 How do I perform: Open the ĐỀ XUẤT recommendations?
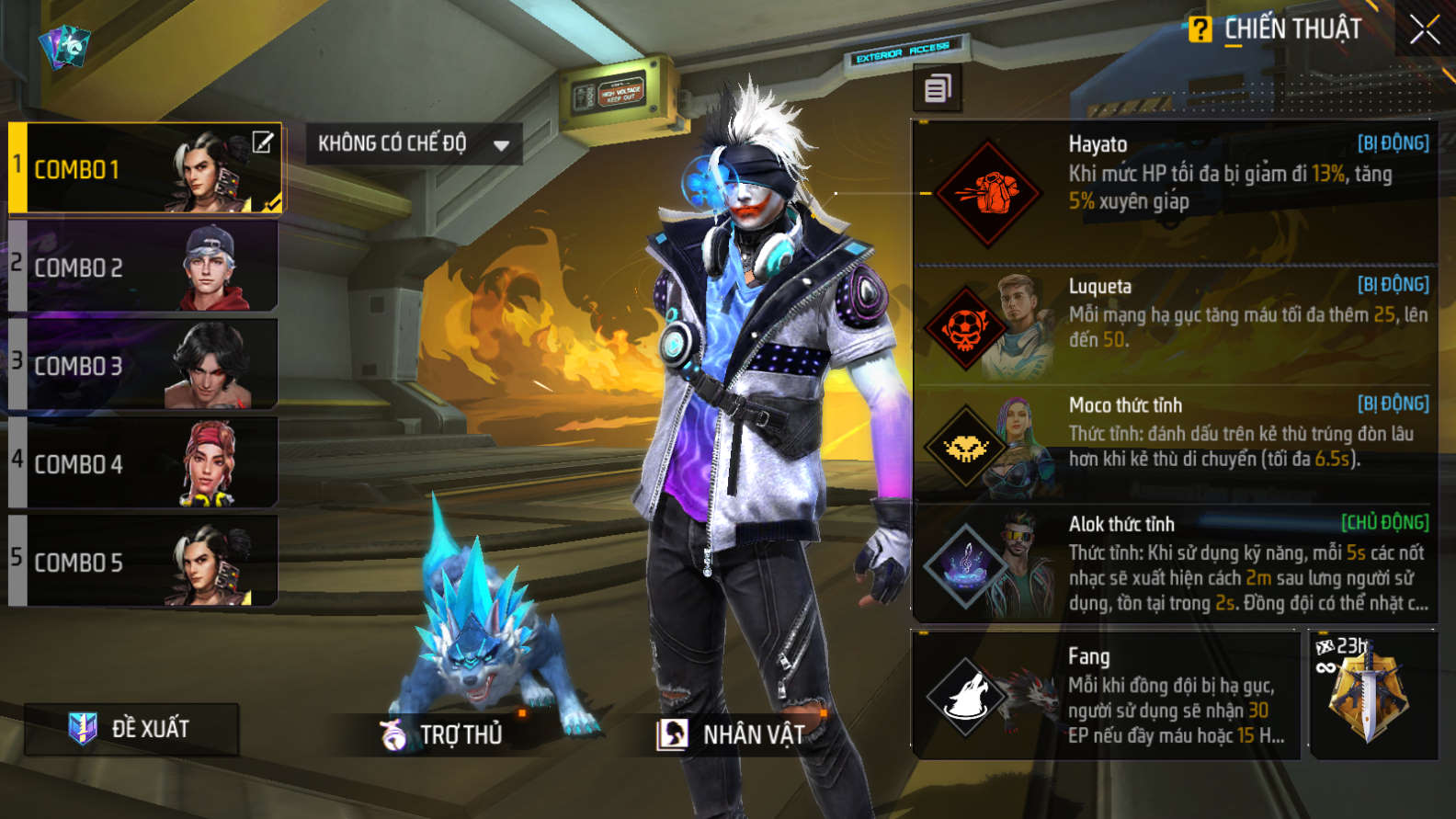pyautogui.click(x=131, y=729)
